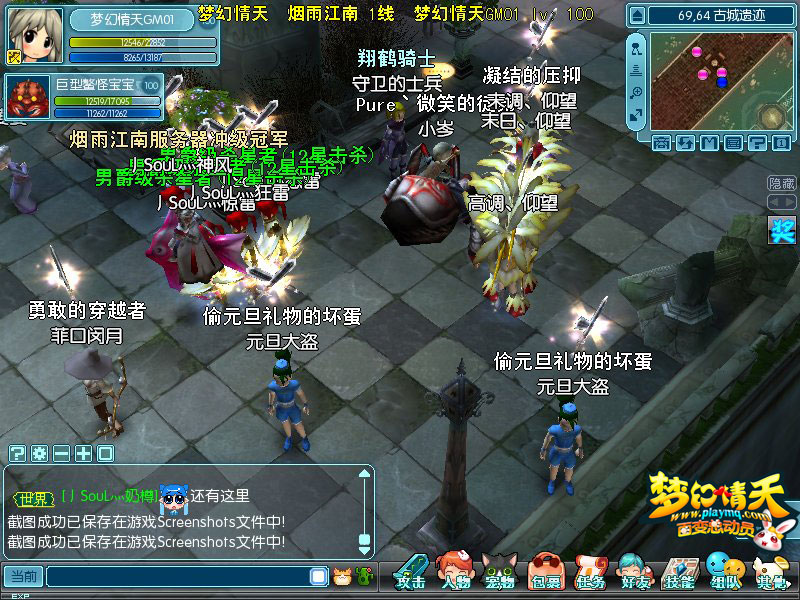800x600 pixels.
Task: Open the 组队 (Team) panel
Action: 725,572
